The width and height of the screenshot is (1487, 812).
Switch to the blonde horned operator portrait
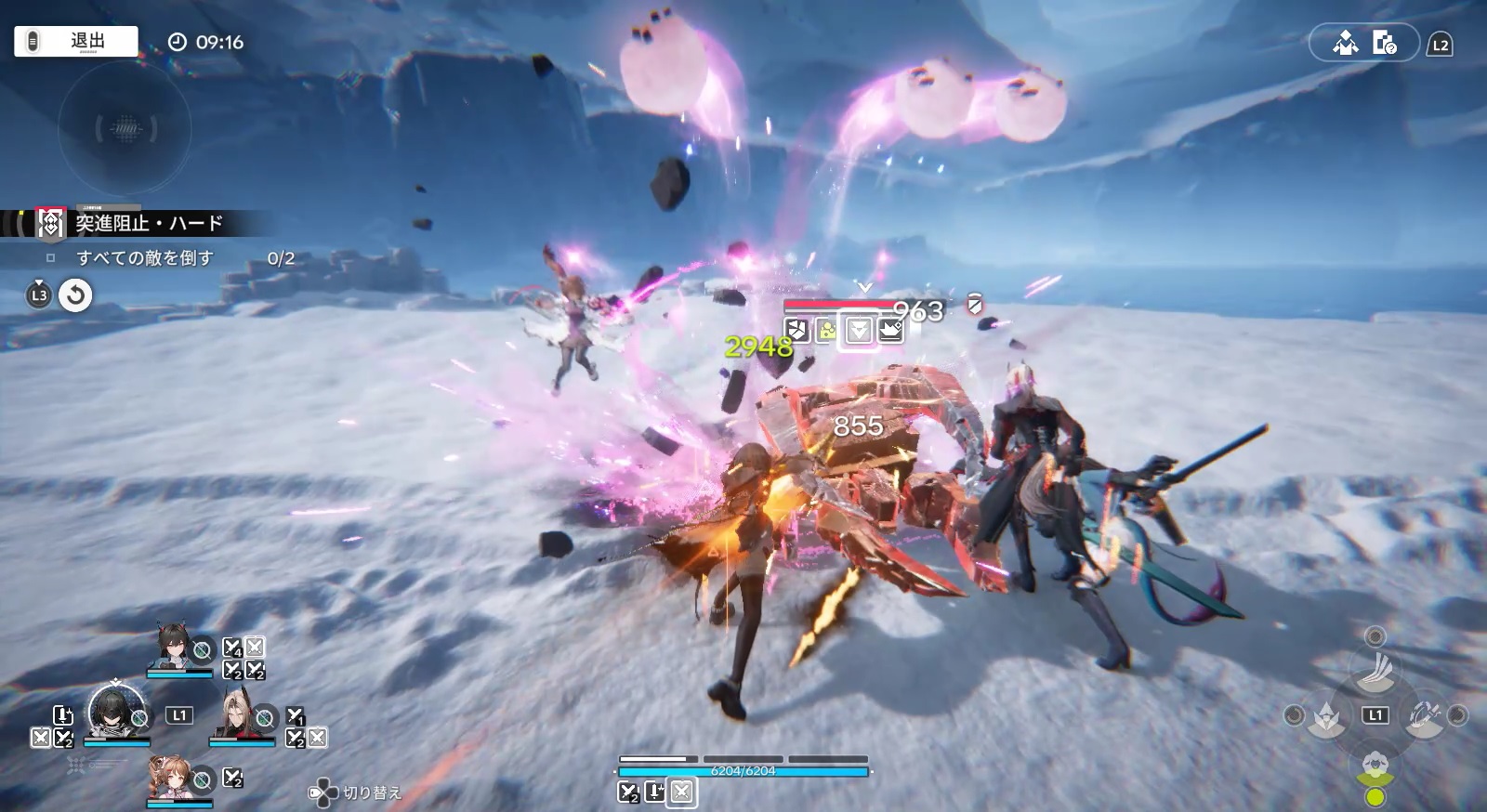pyautogui.click(x=237, y=715)
